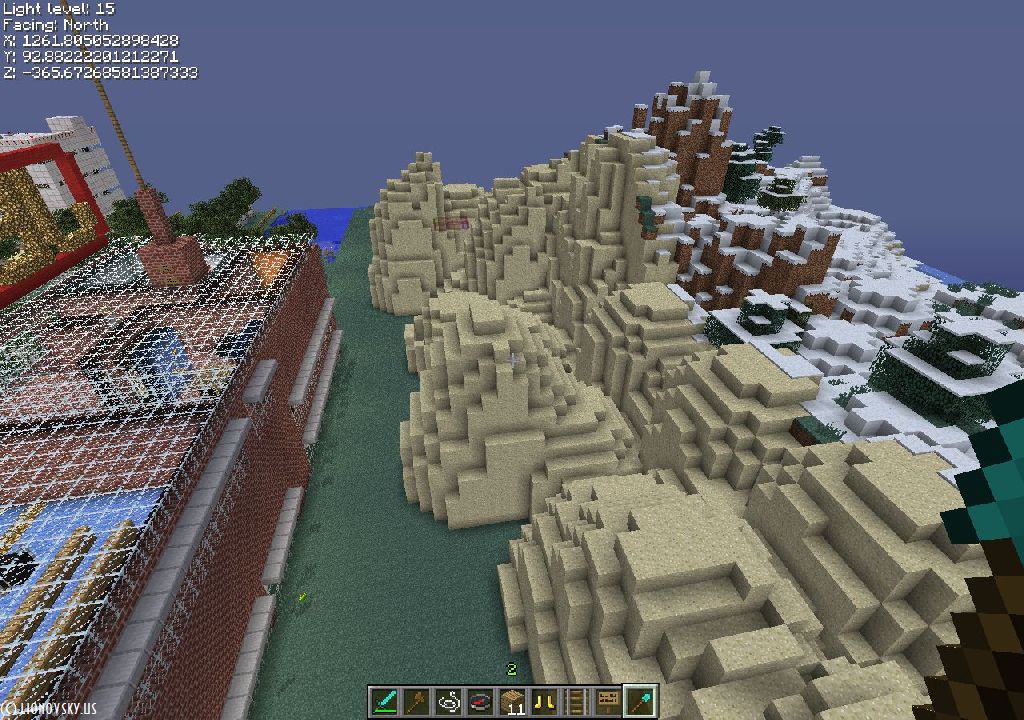Select the diamond sword hotbar slot
Image resolution: width=1024 pixels, height=720 pixels.
pyautogui.click(x=385, y=701)
